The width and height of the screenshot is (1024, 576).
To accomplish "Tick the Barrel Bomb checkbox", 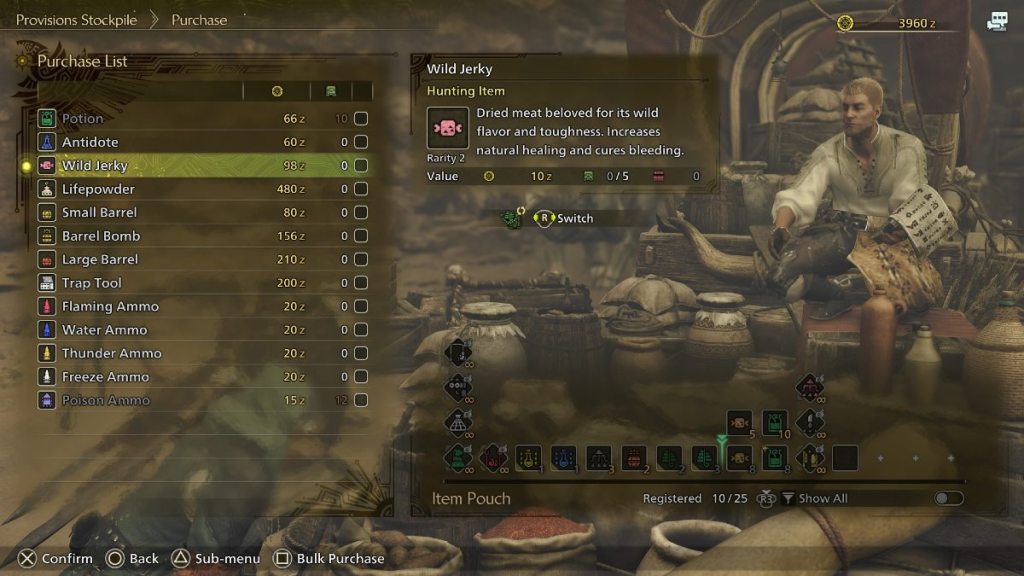I will click(361, 236).
